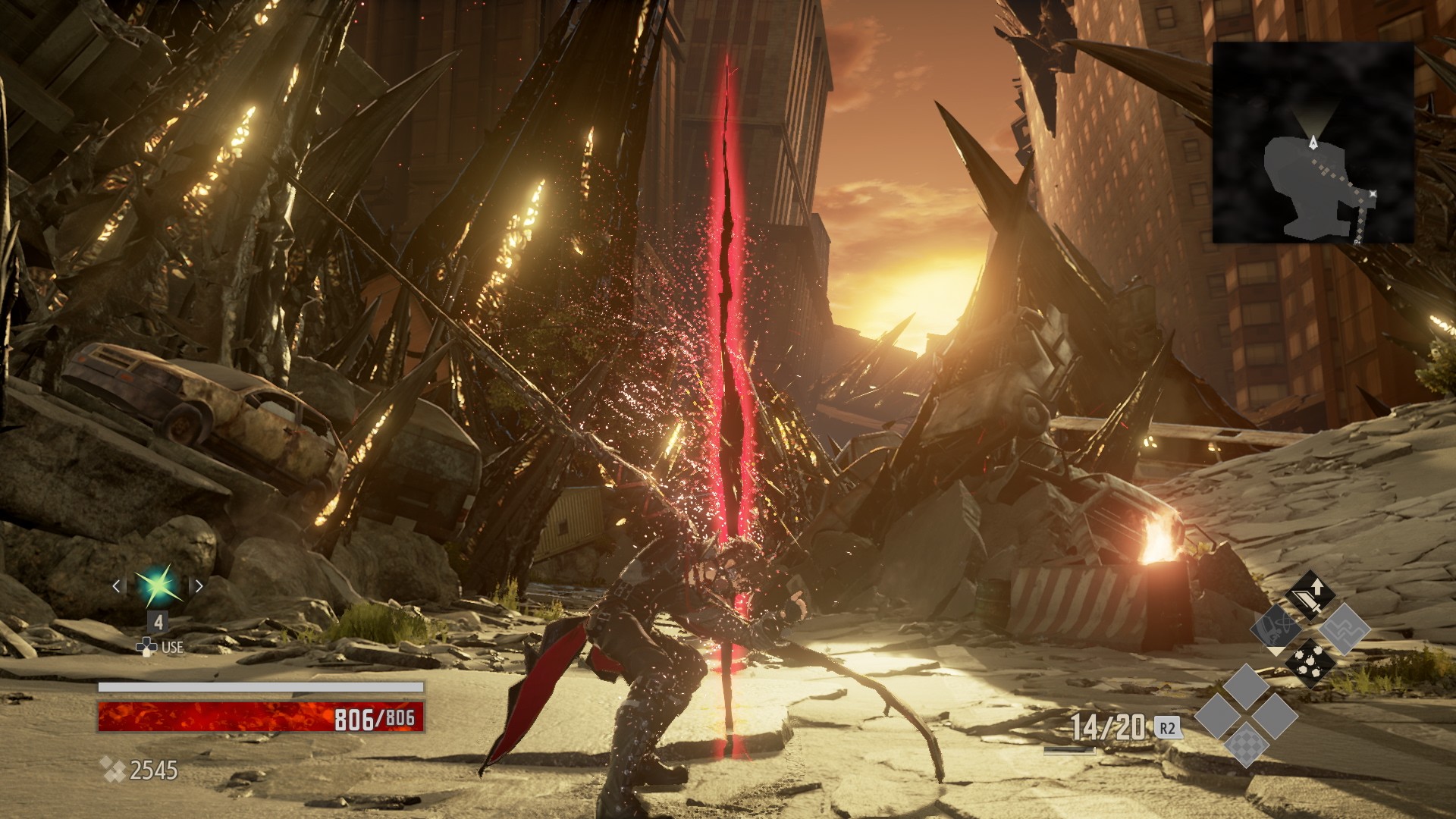The width and height of the screenshot is (1456, 819).
Task: Open the item quantity badge showing 4
Action: [x=158, y=622]
